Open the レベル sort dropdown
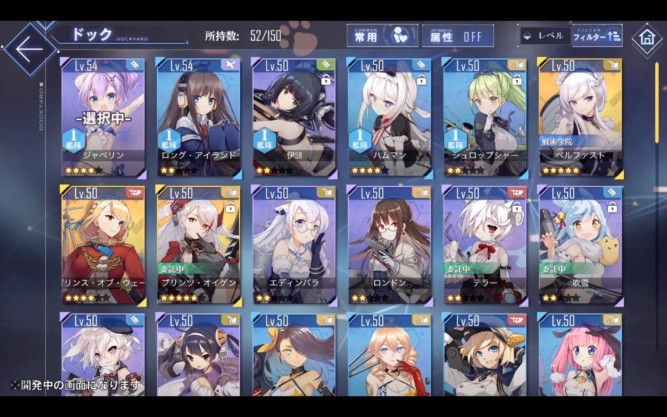The image size is (667, 417). pyautogui.click(x=541, y=36)
